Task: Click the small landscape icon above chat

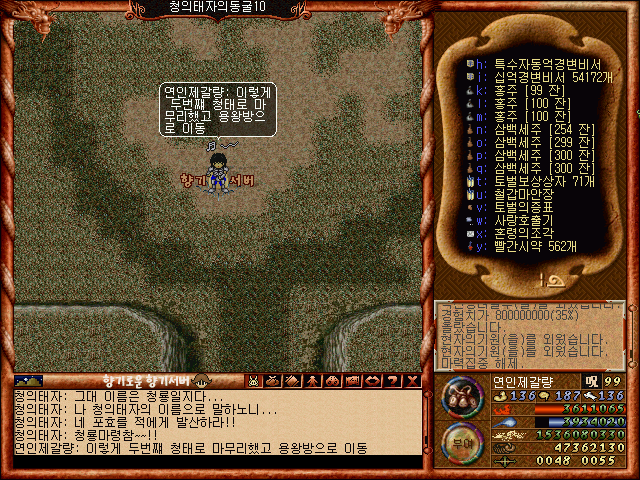Action: click(29, 380)
